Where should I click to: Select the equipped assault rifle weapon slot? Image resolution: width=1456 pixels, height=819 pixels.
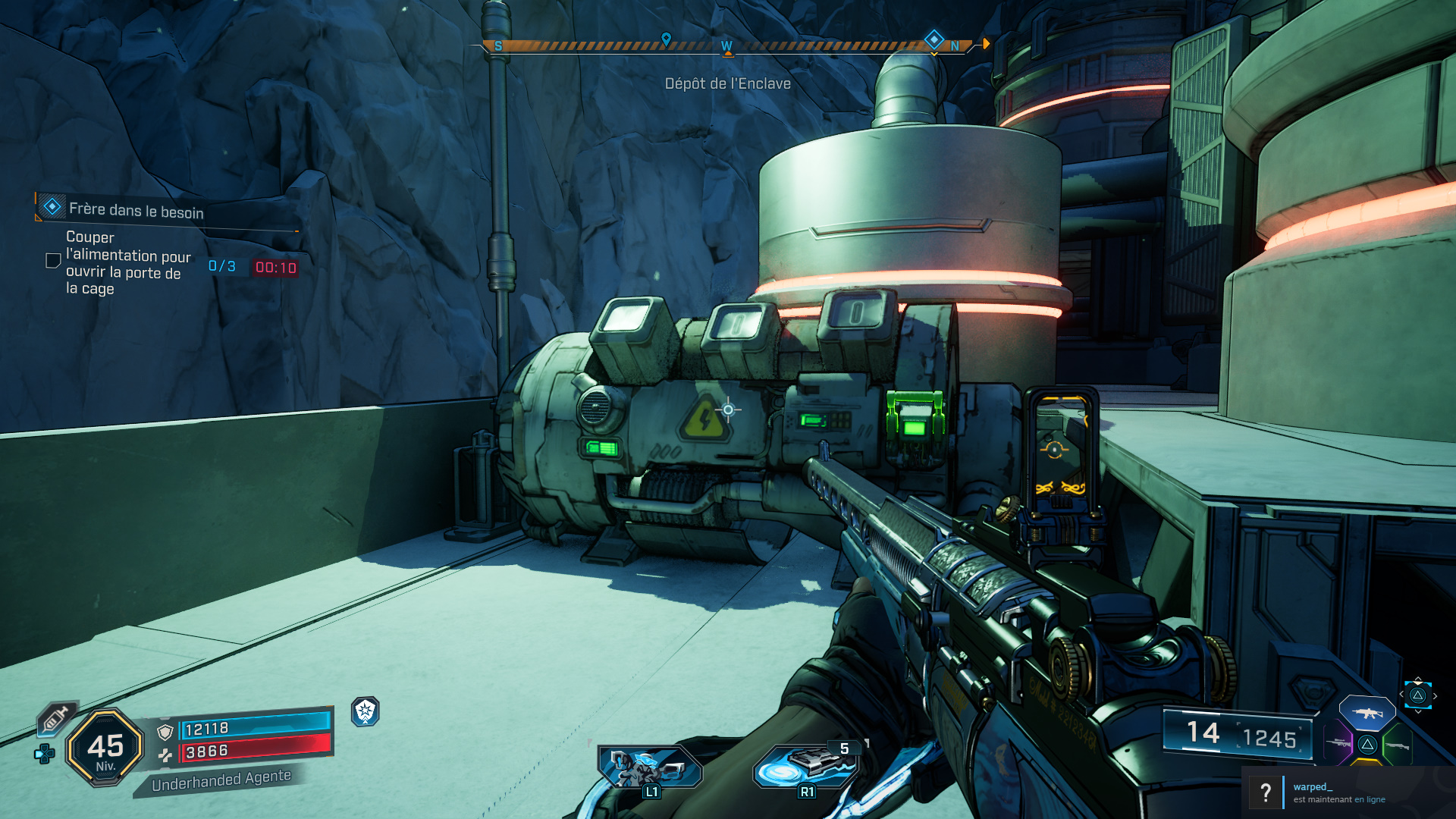pyautogui.click(x=1367, y=714)
